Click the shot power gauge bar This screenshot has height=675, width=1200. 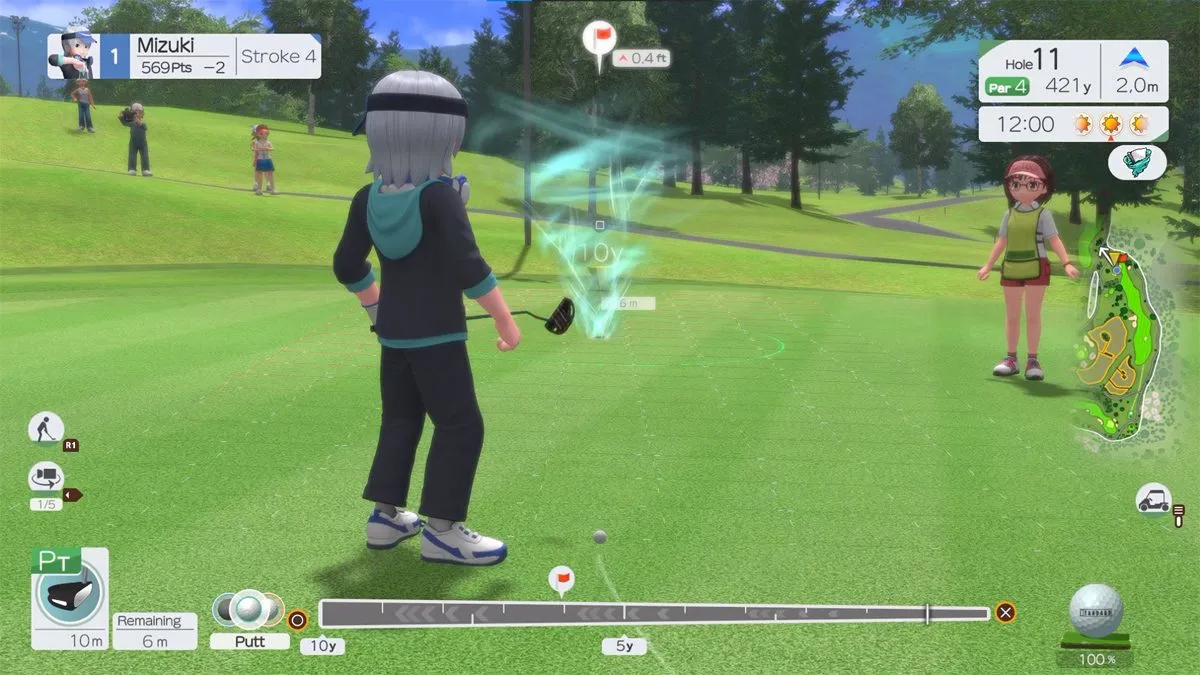[654, 612]
